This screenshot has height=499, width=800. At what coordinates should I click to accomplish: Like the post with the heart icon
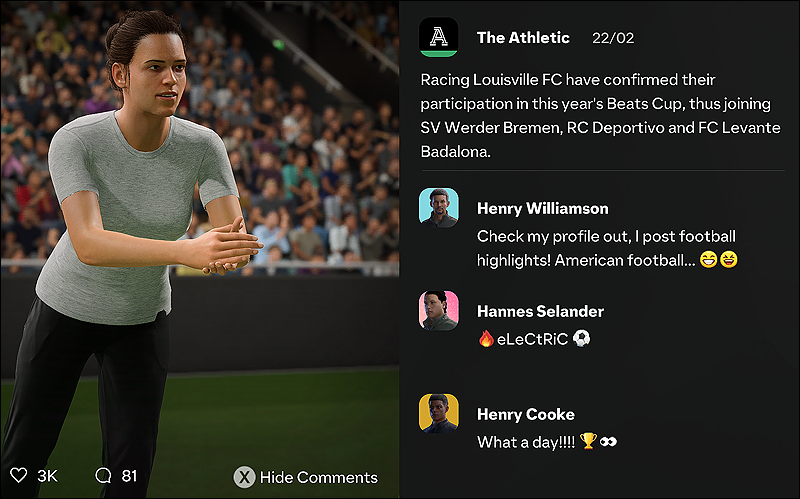pyautogui.click(x=19, y=476)
